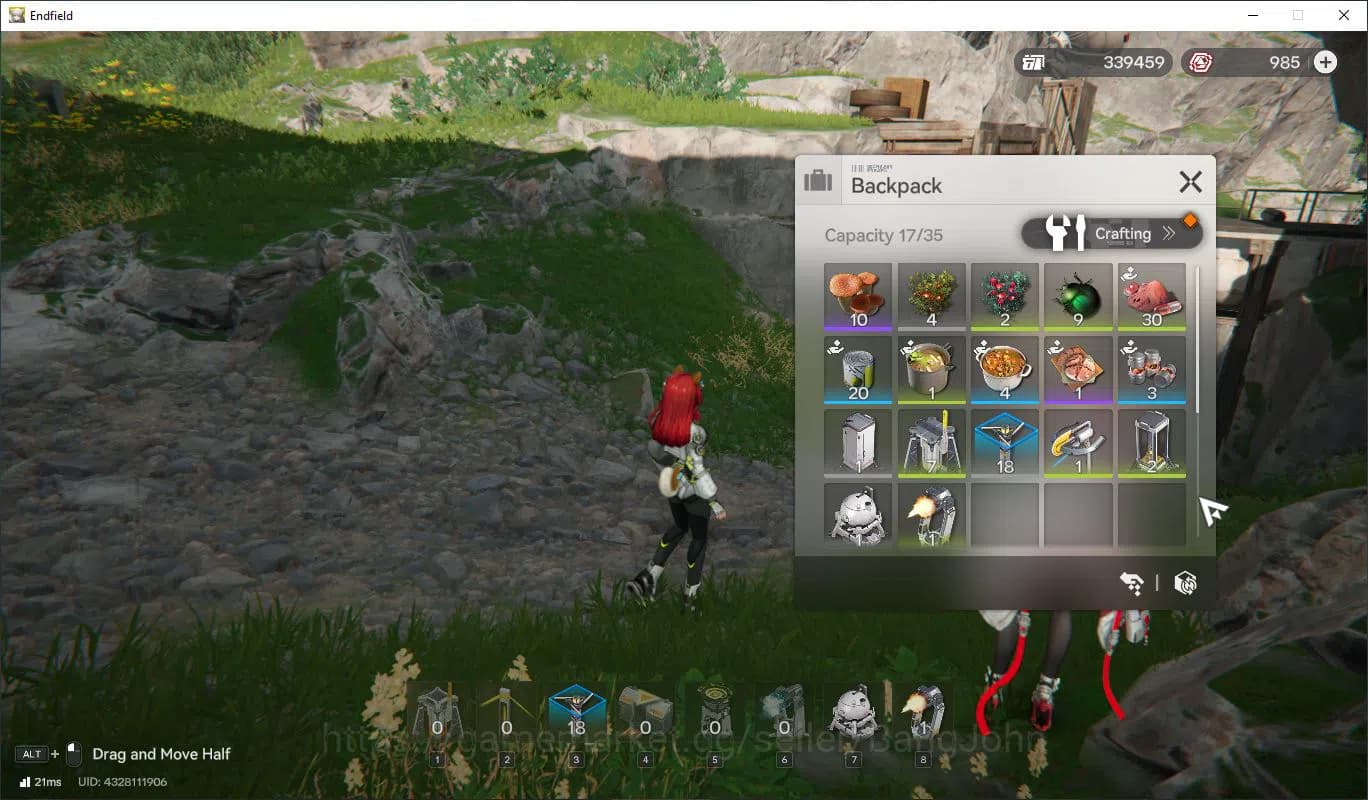Select the orange stew pot item

1005,369
